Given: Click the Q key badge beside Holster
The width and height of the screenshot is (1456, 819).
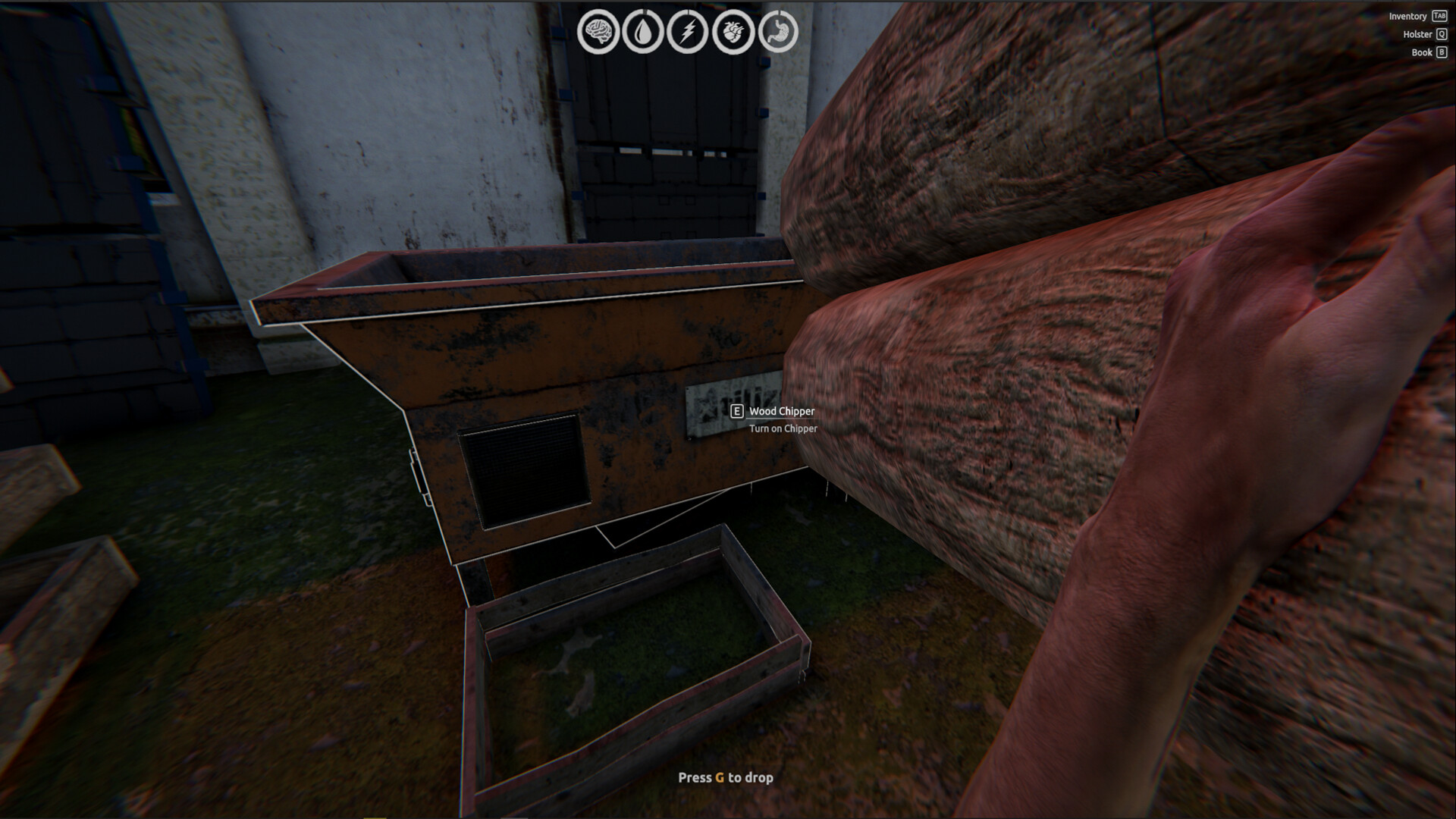Looking at the screenshot, I should pos(1440,33).
